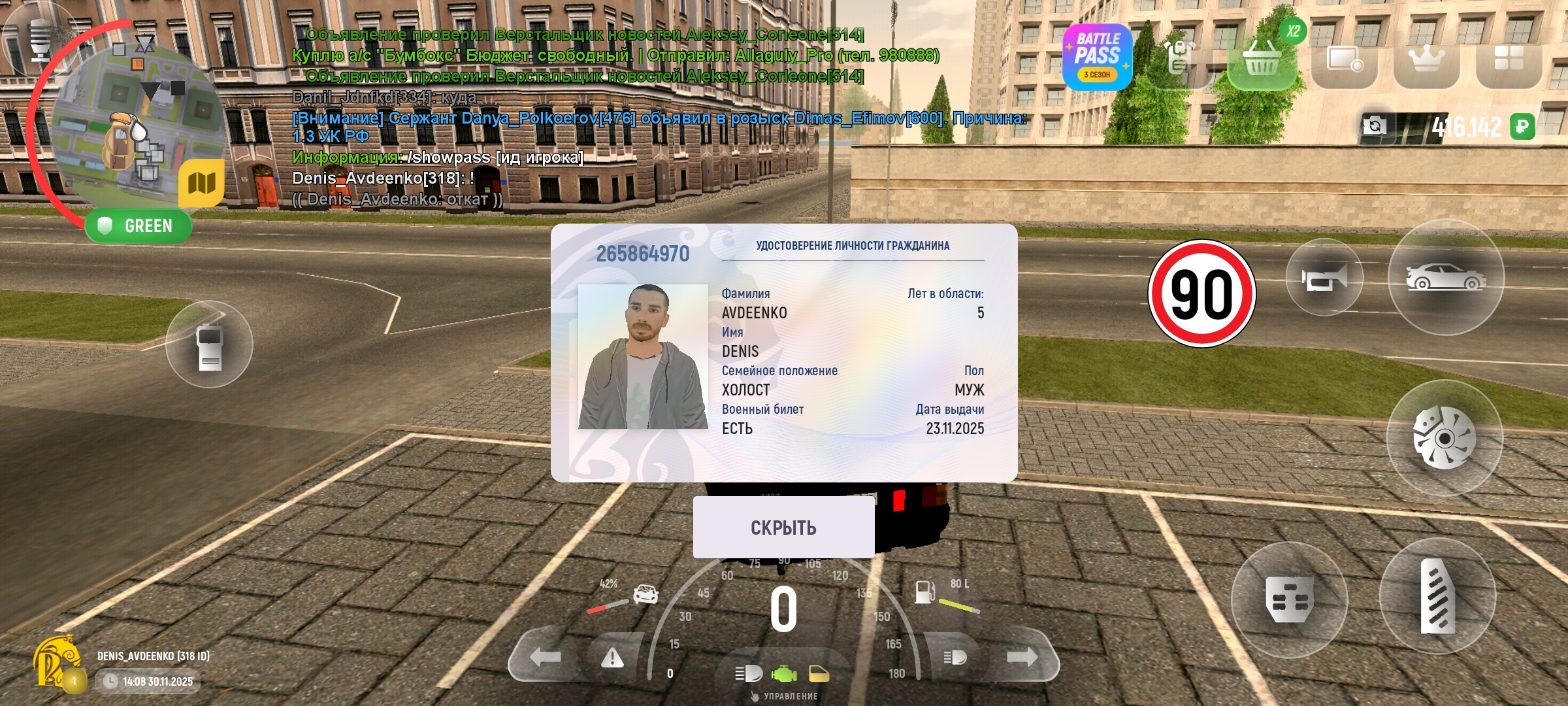Apply the brake disc handbrake button

[x=1445, y=437]
